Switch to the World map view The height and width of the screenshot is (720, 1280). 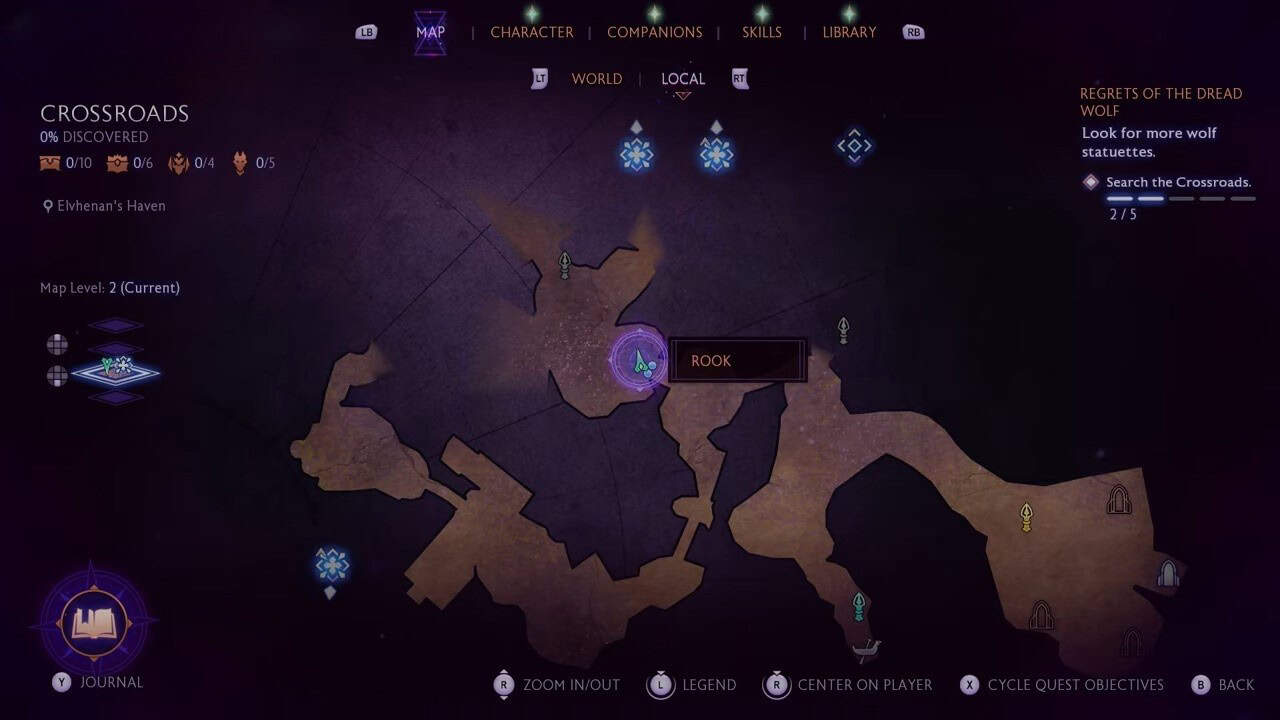[596, 79]
